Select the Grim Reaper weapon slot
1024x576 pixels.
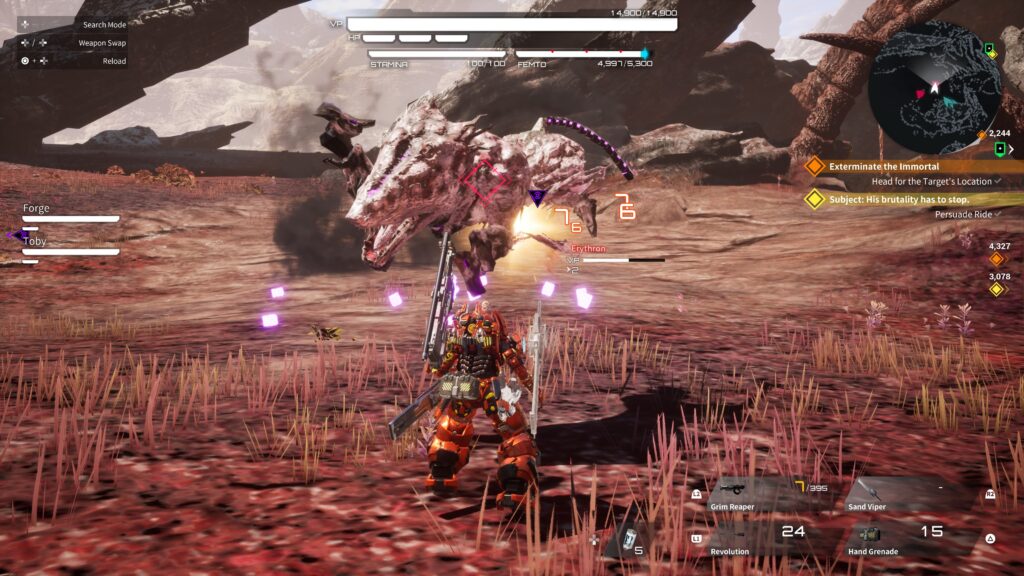pos(759,493)
